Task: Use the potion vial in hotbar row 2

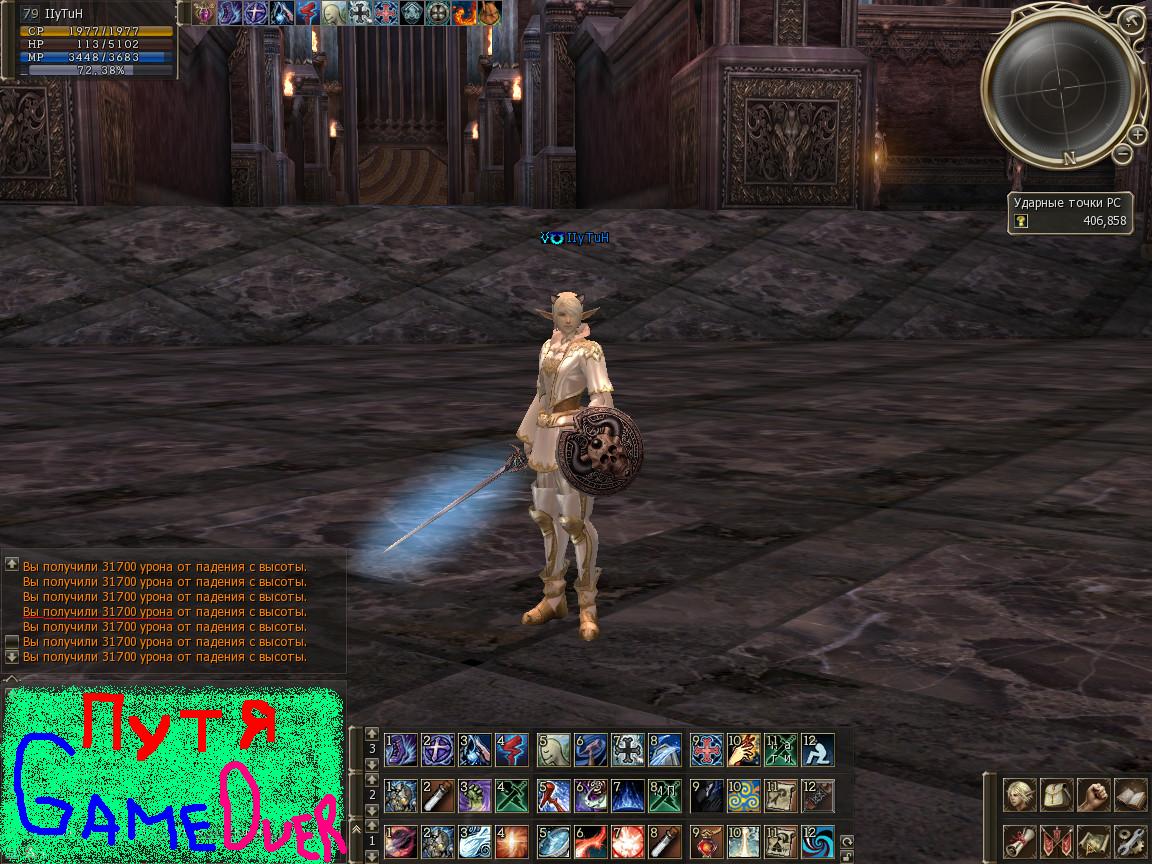Action: [439, 795]
